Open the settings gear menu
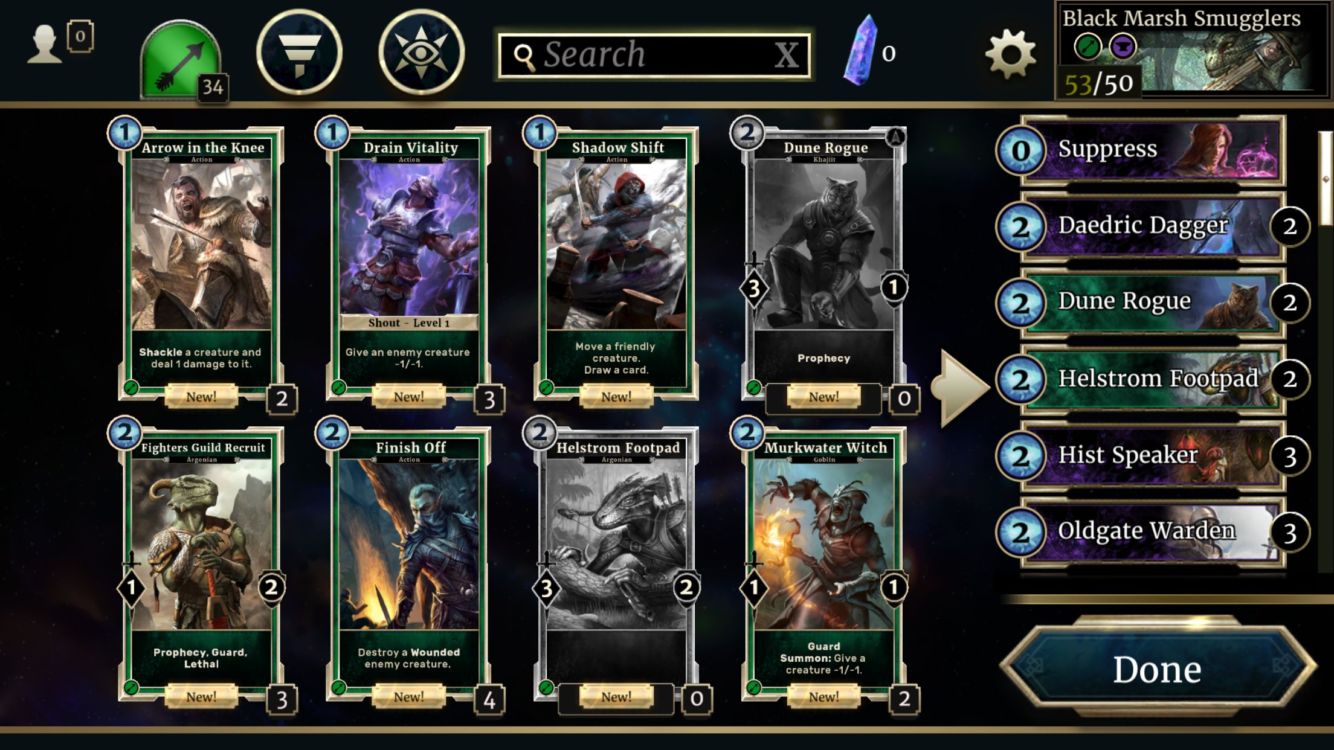1334x750 pixels. (1010, 53)
